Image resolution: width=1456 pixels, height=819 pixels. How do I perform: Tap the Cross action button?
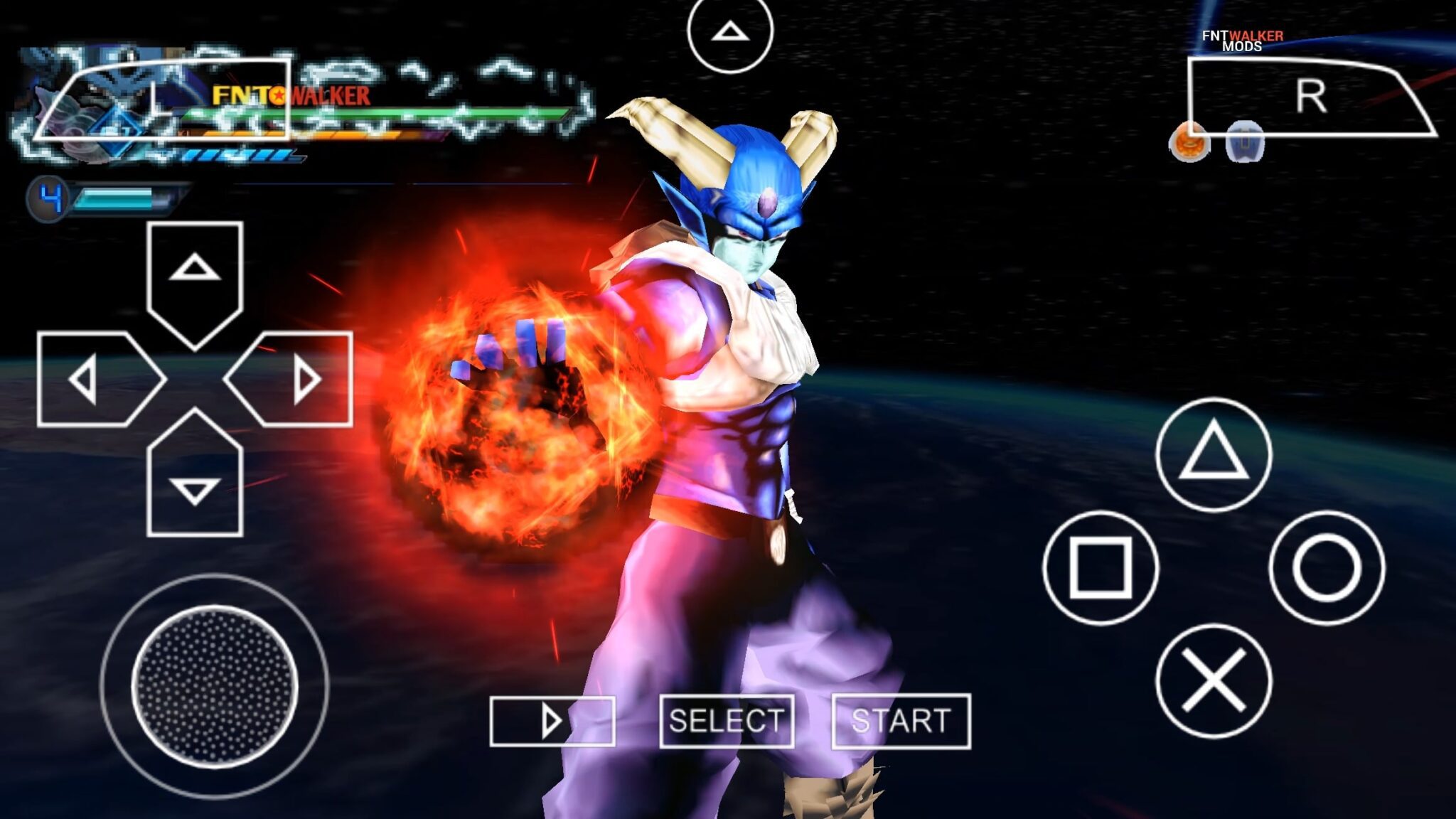1214,681
